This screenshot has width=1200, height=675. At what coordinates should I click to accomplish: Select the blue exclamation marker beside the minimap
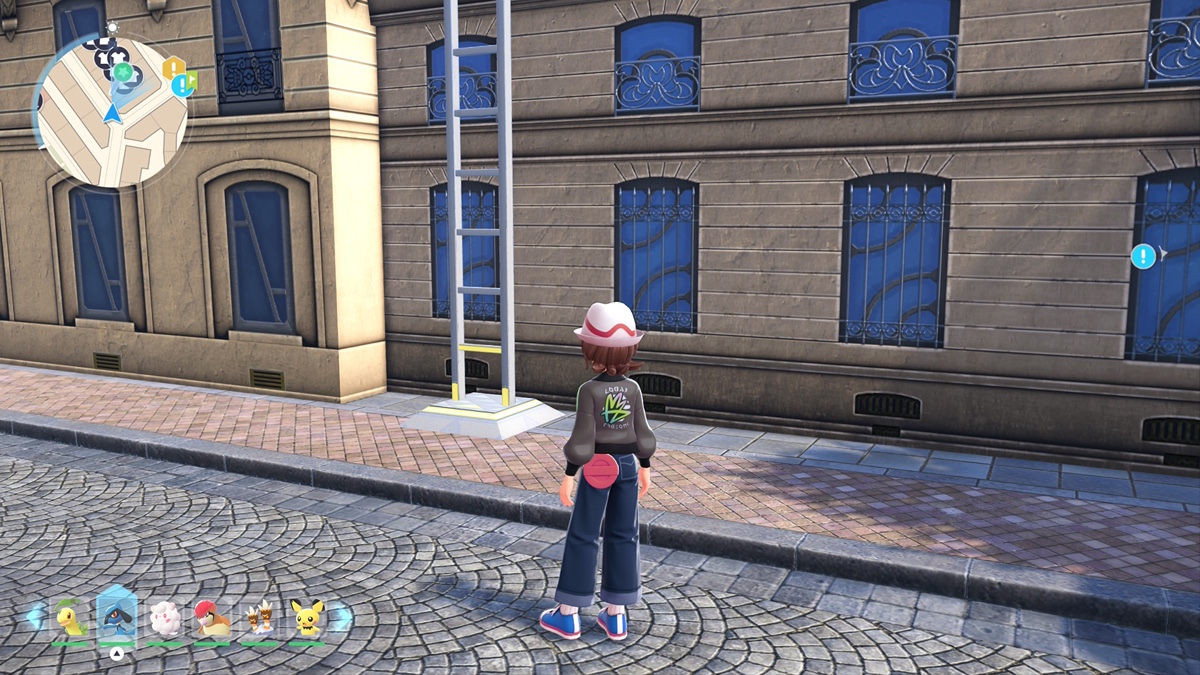coord(181,86)
